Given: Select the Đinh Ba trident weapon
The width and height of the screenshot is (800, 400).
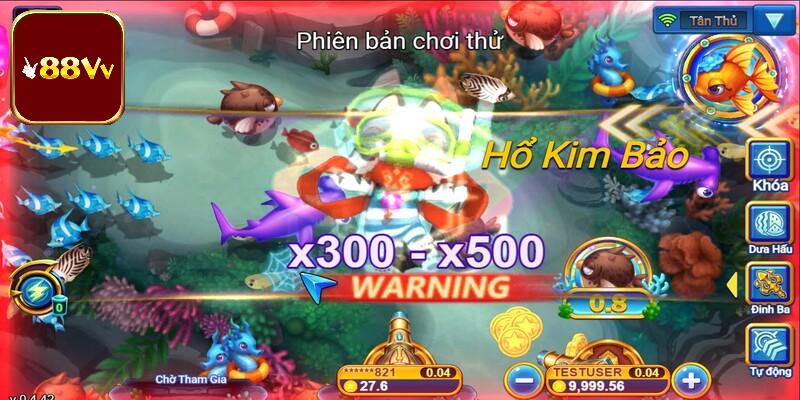Looking at the screenshot, I should pyautogui.click(x=770, y=289).
